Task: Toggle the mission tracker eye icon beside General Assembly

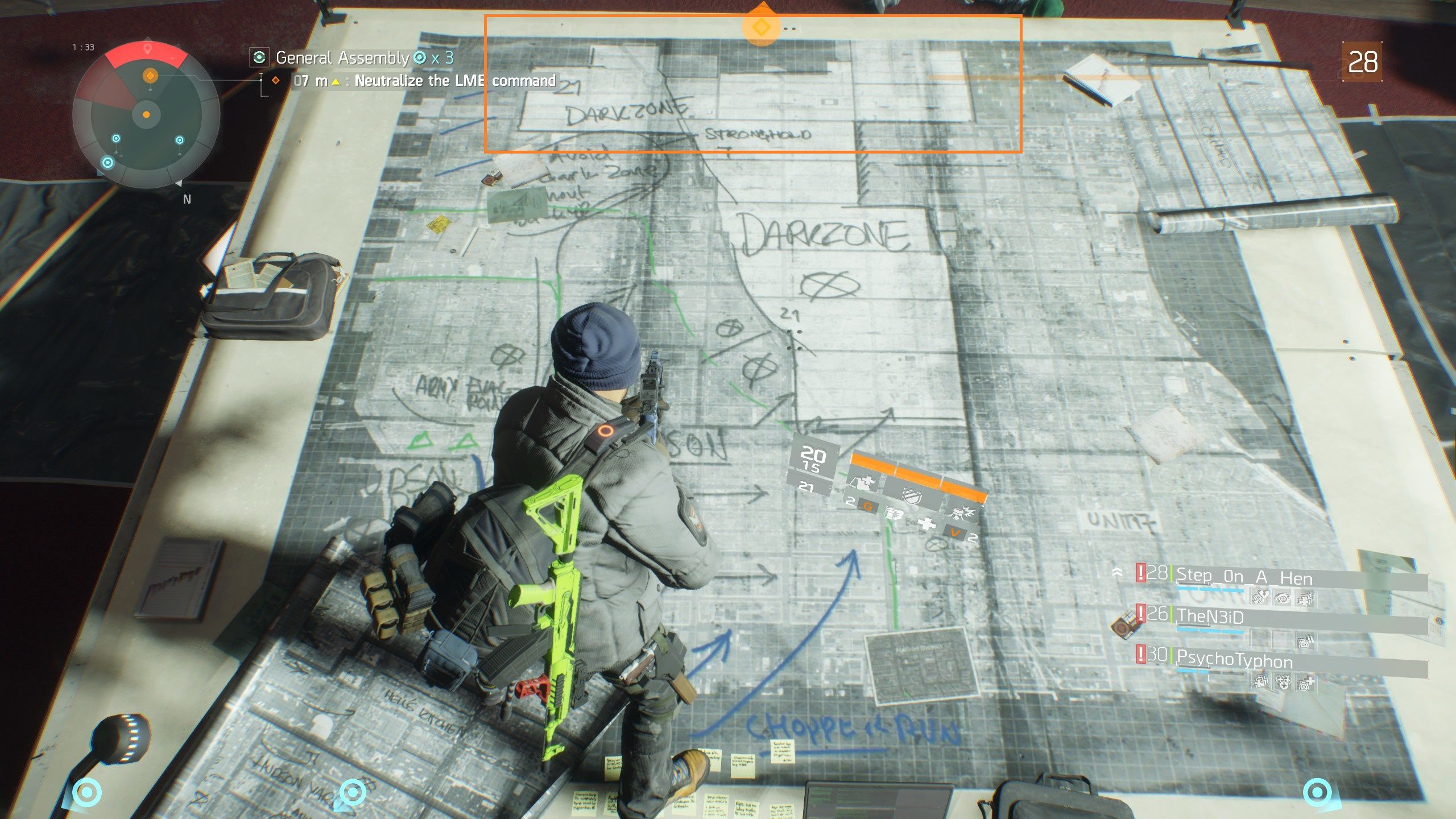Action: tap(260, 57)
